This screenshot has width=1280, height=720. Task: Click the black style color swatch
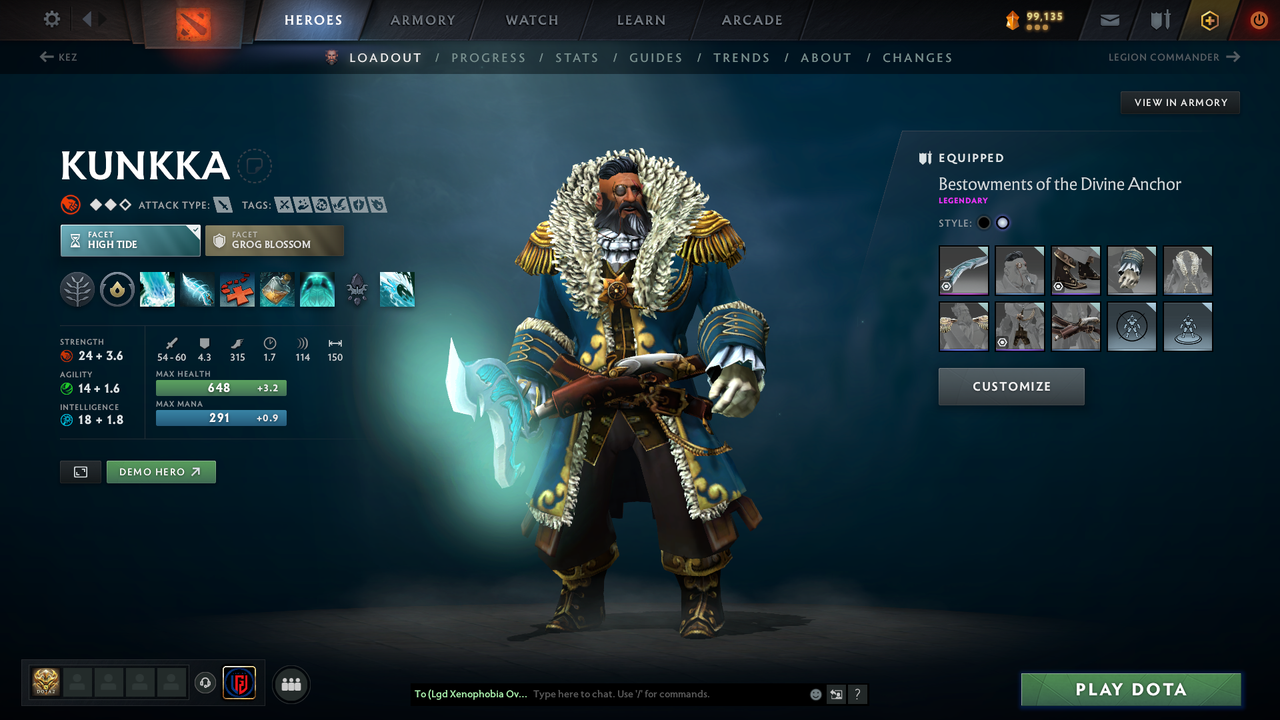coord(984,223)
